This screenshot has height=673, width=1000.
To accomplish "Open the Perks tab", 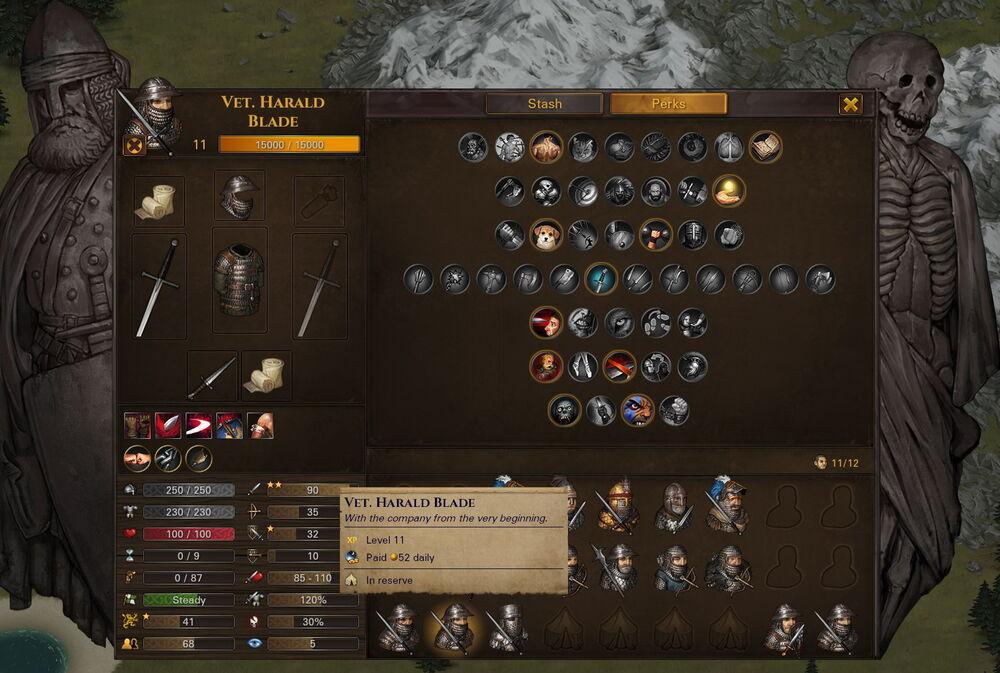I will [668, 104].
